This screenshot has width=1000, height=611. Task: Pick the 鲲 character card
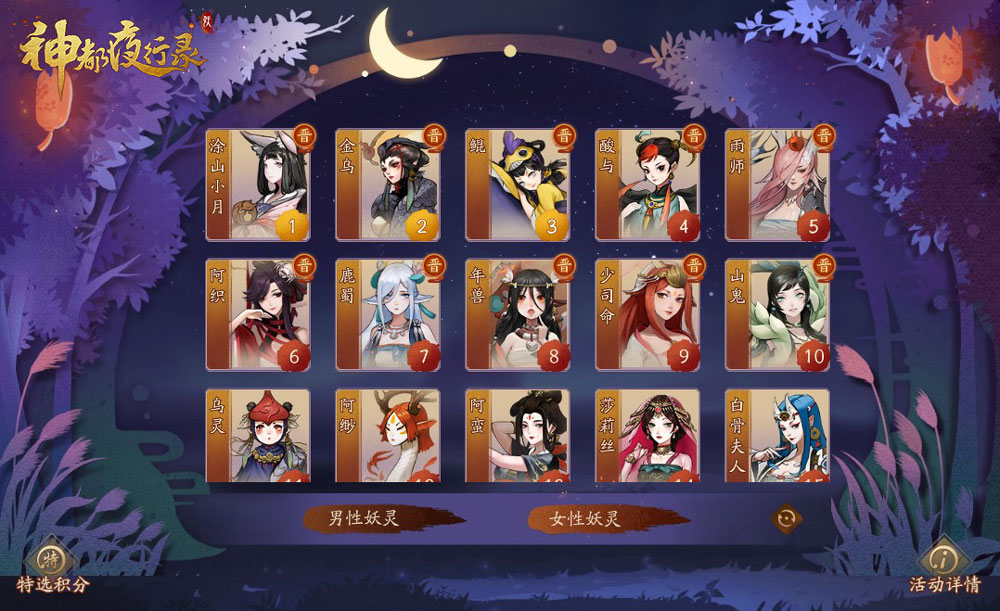[x=518, y=185]
